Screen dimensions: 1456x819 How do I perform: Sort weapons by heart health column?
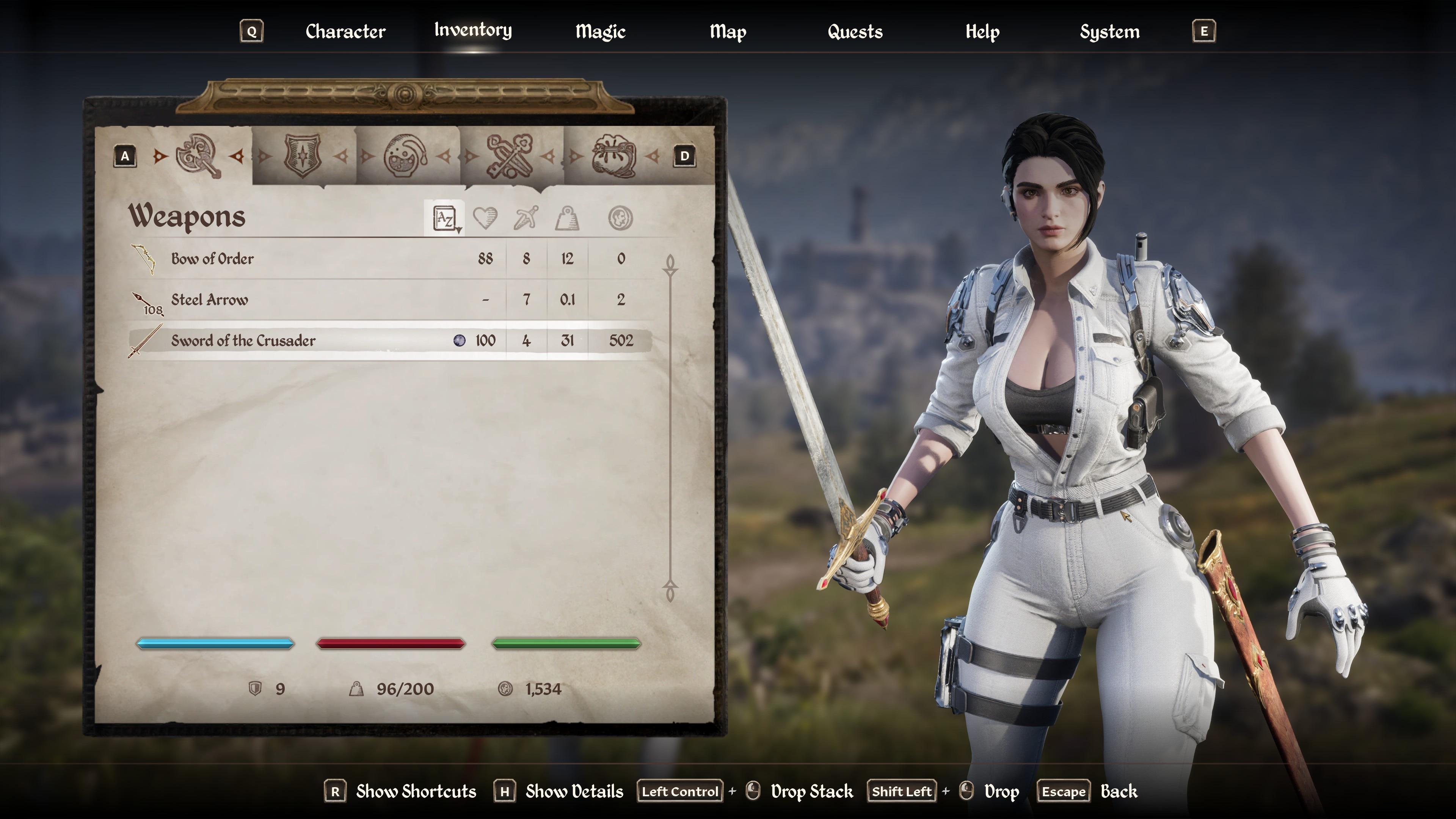click(x=485, y=218)
